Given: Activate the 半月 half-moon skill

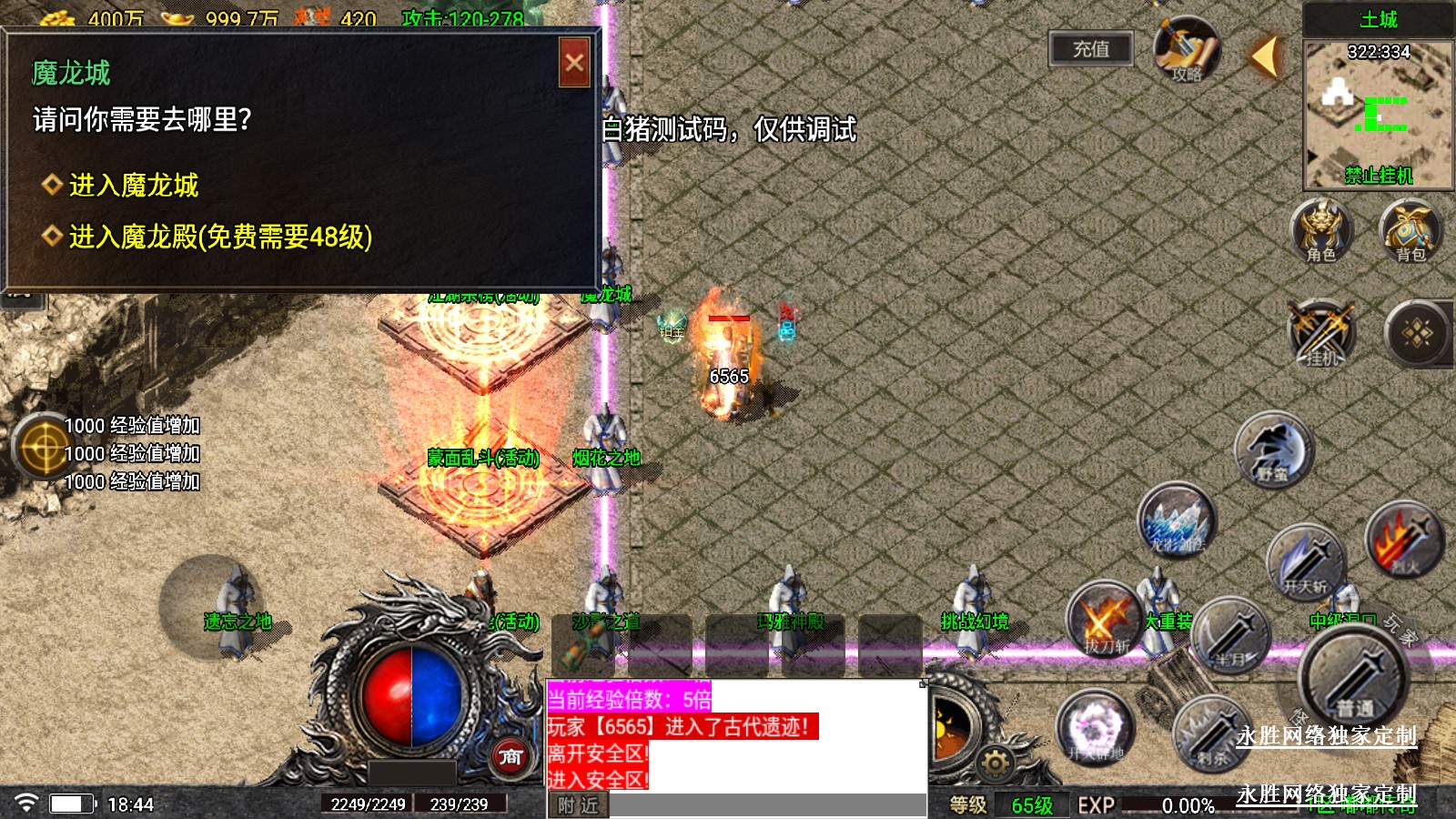Looking at the screenshot, I should 1232,634.
